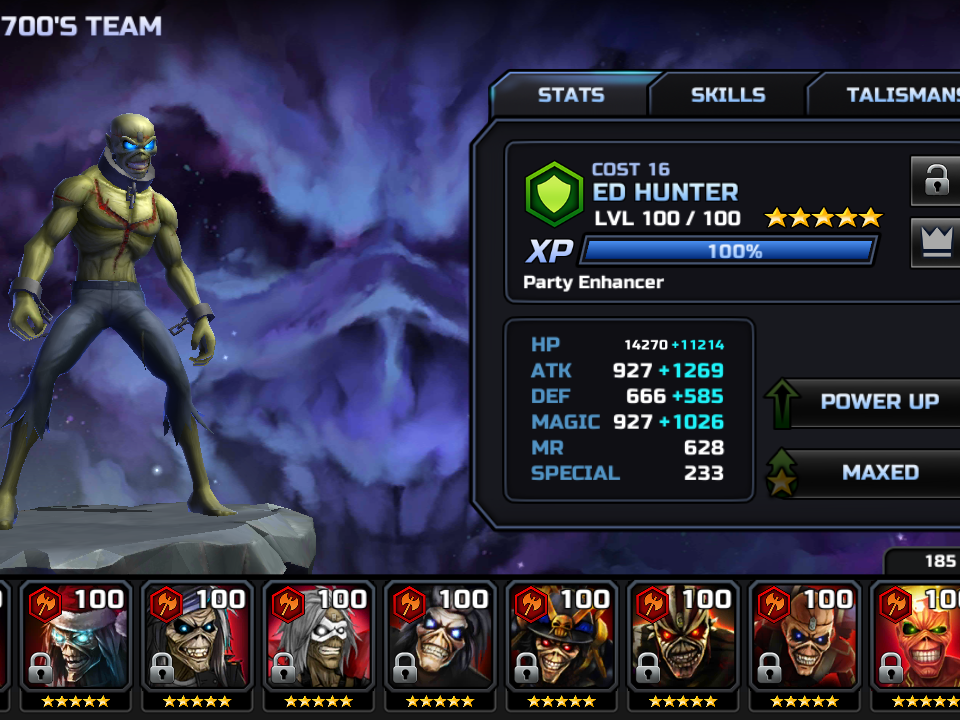
Task: Click the crown button beside the XP bar
Action: click(x=936, y=244)
